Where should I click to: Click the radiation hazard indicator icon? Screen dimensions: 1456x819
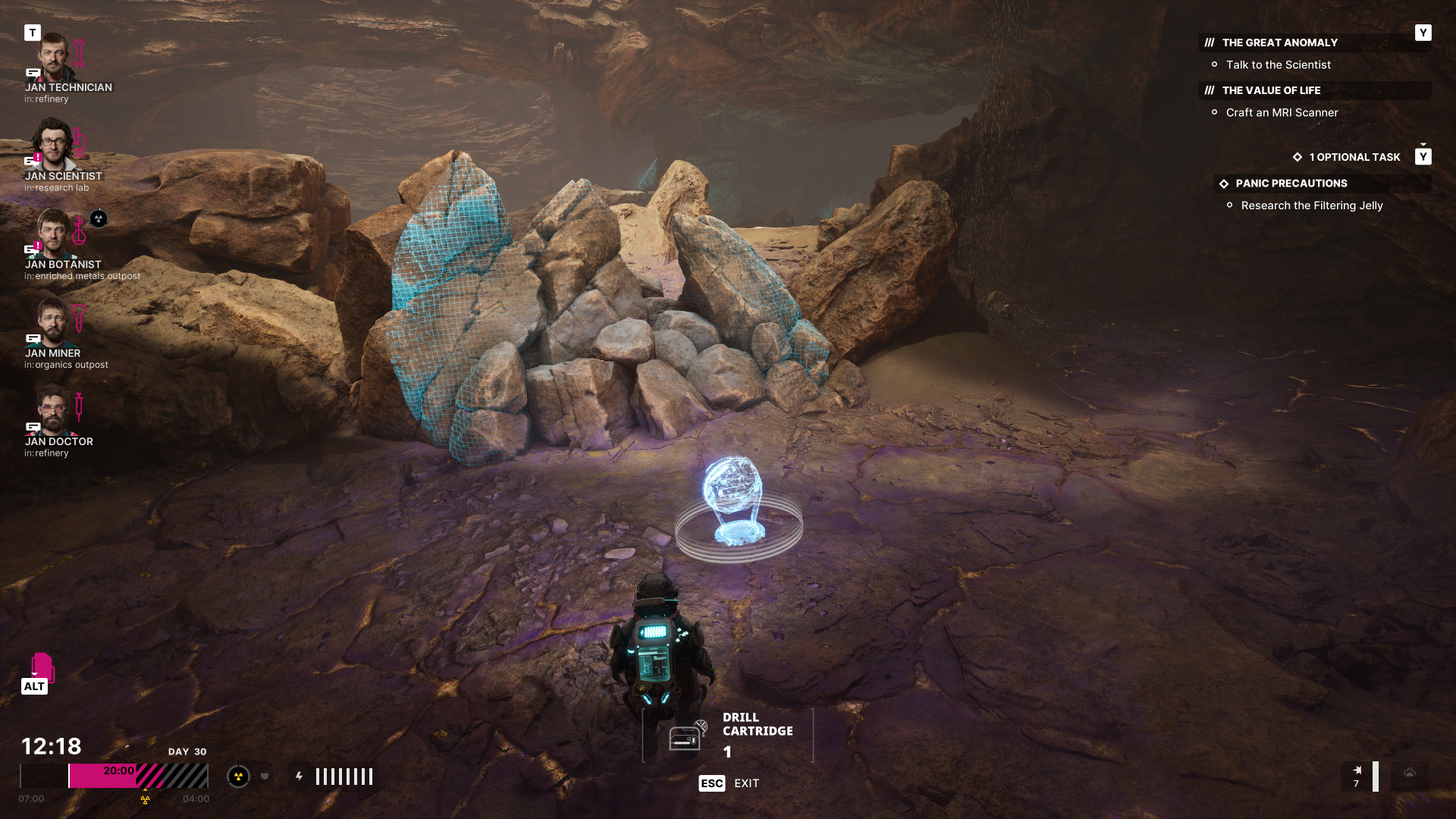(x=238, y=777)
